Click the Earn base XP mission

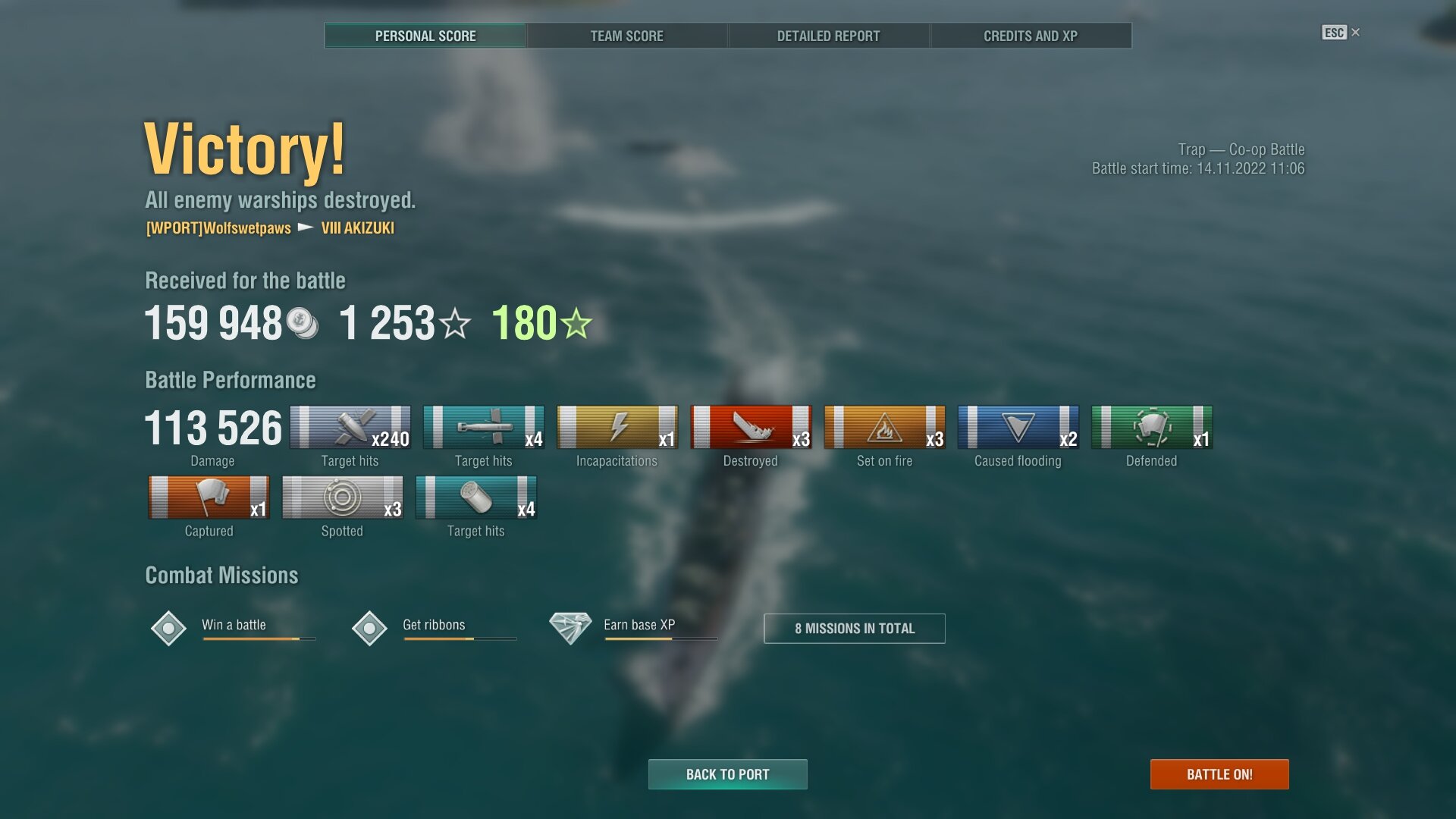tap(639, 626)
